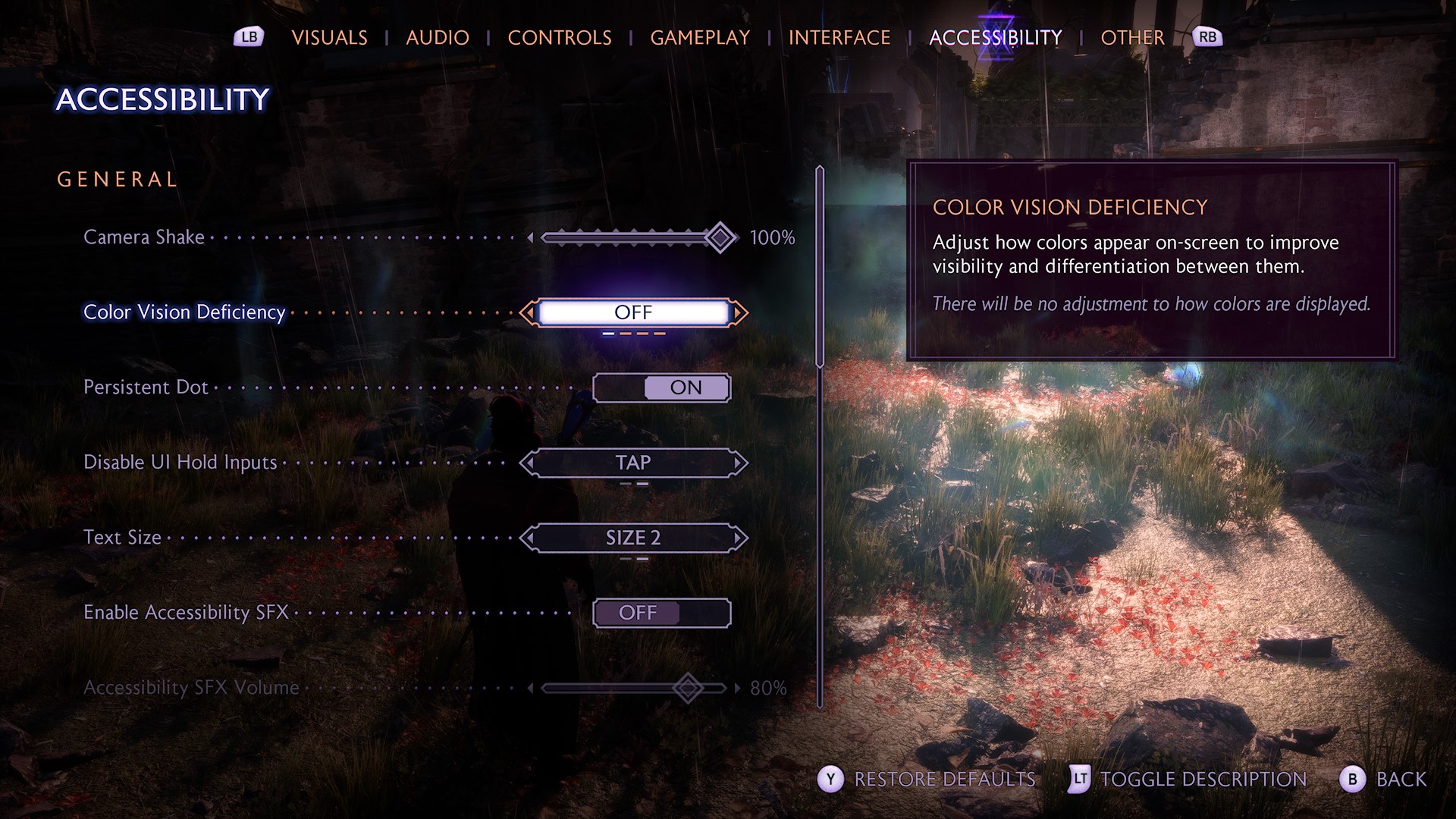Viewport: 1456px width, 819px height.
Task: Go to the Controls tab
Action: tap(559, 38)
